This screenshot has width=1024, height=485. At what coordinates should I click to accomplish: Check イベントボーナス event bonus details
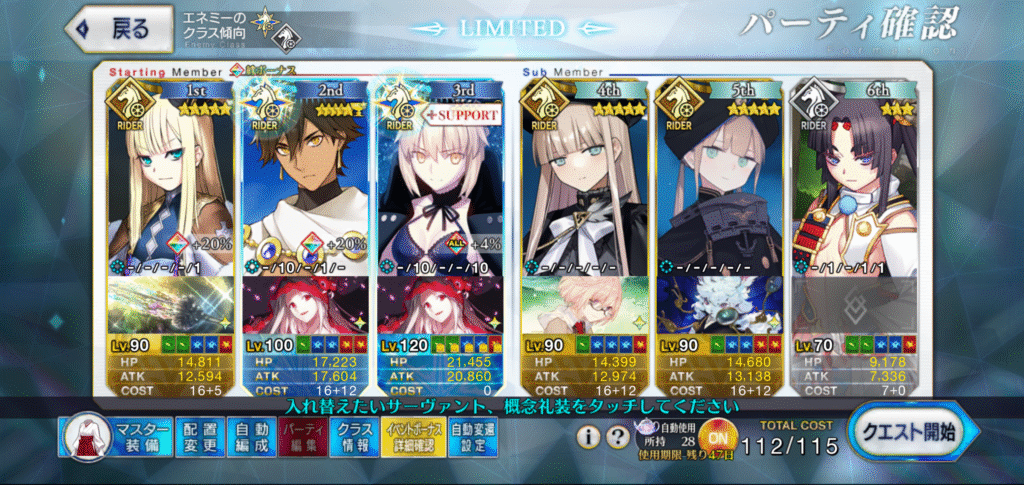point(412,437)
